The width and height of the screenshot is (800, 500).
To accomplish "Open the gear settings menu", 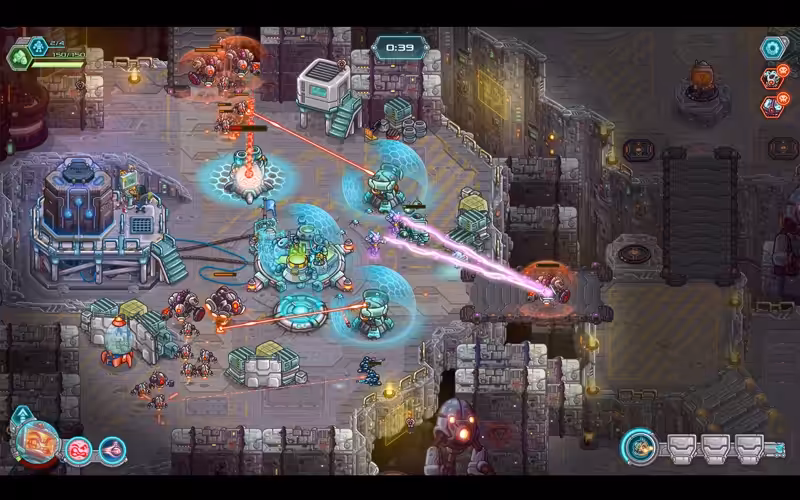I will coord(772,47).
